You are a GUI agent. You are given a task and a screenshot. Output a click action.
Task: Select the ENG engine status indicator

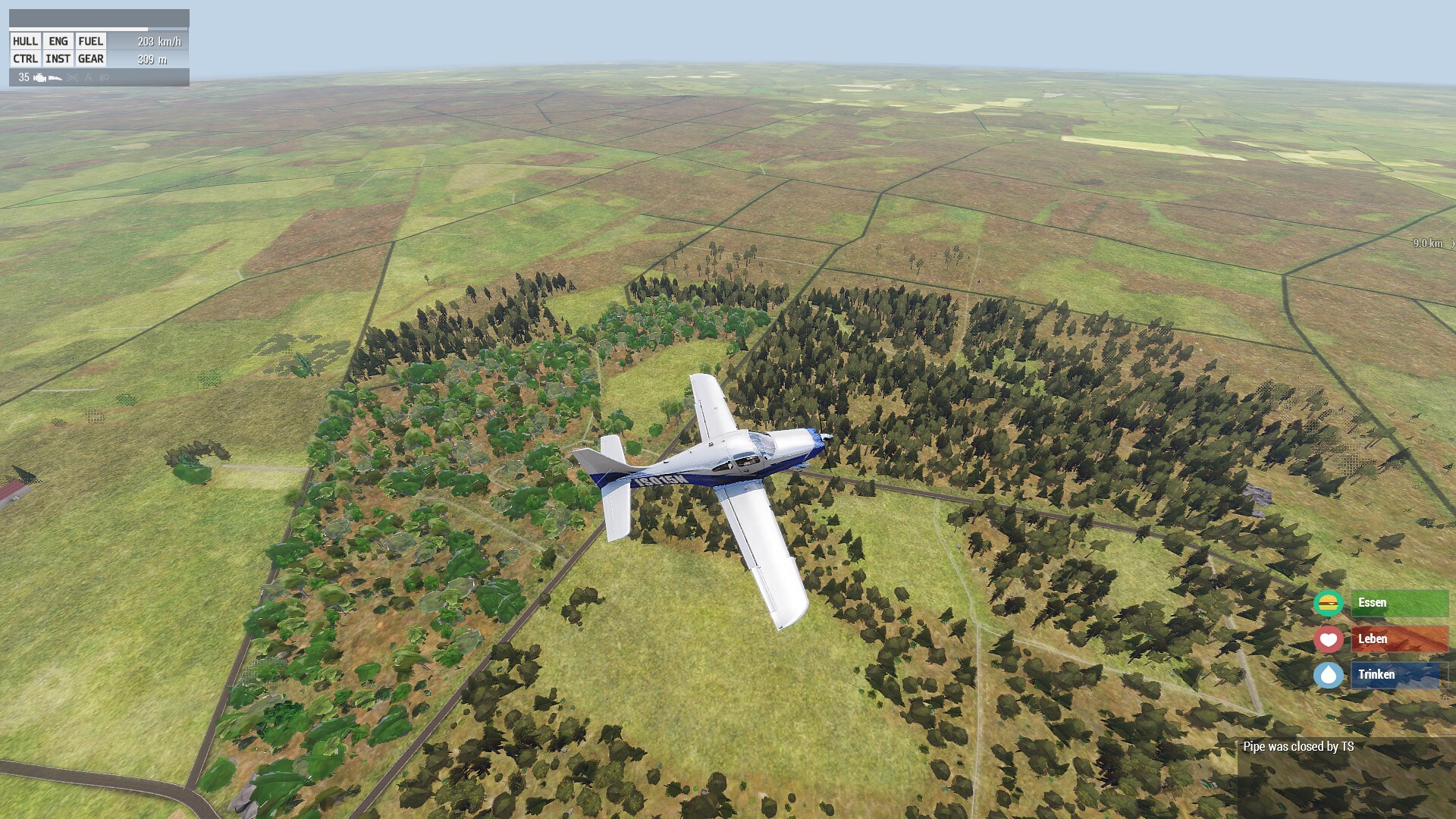[58, 42]
